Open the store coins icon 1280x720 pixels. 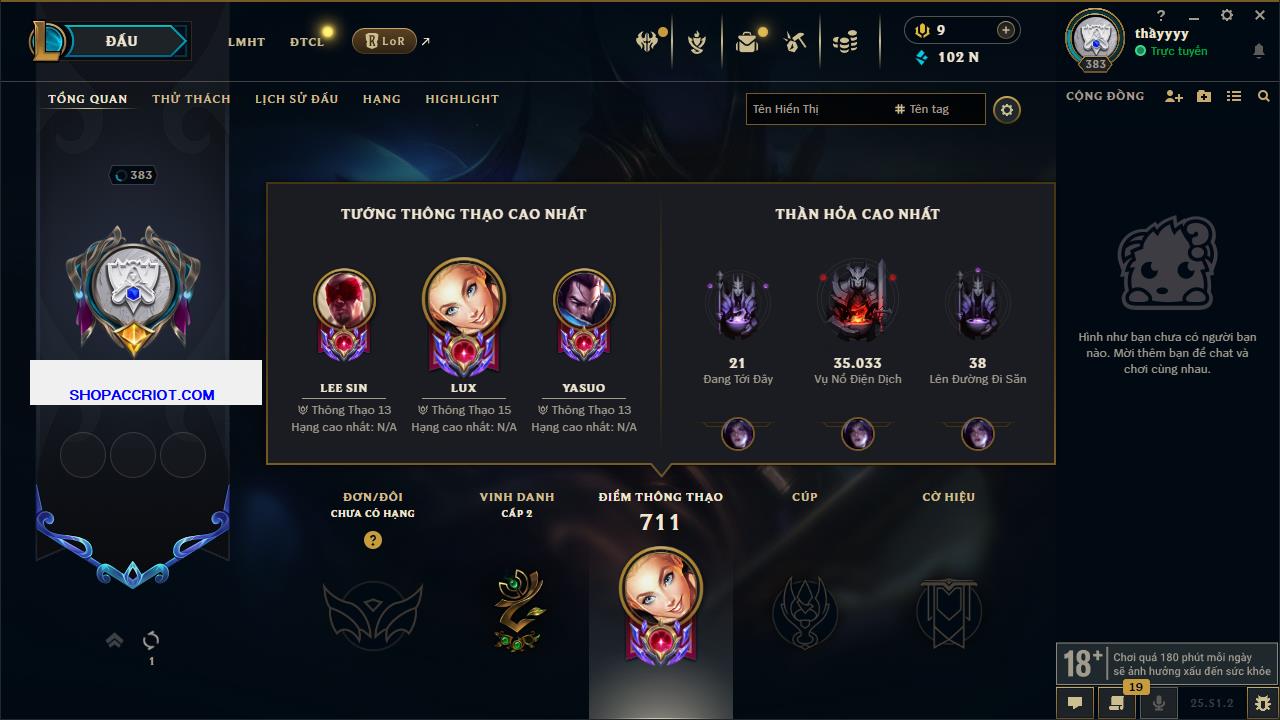click(x=845, y=42)
